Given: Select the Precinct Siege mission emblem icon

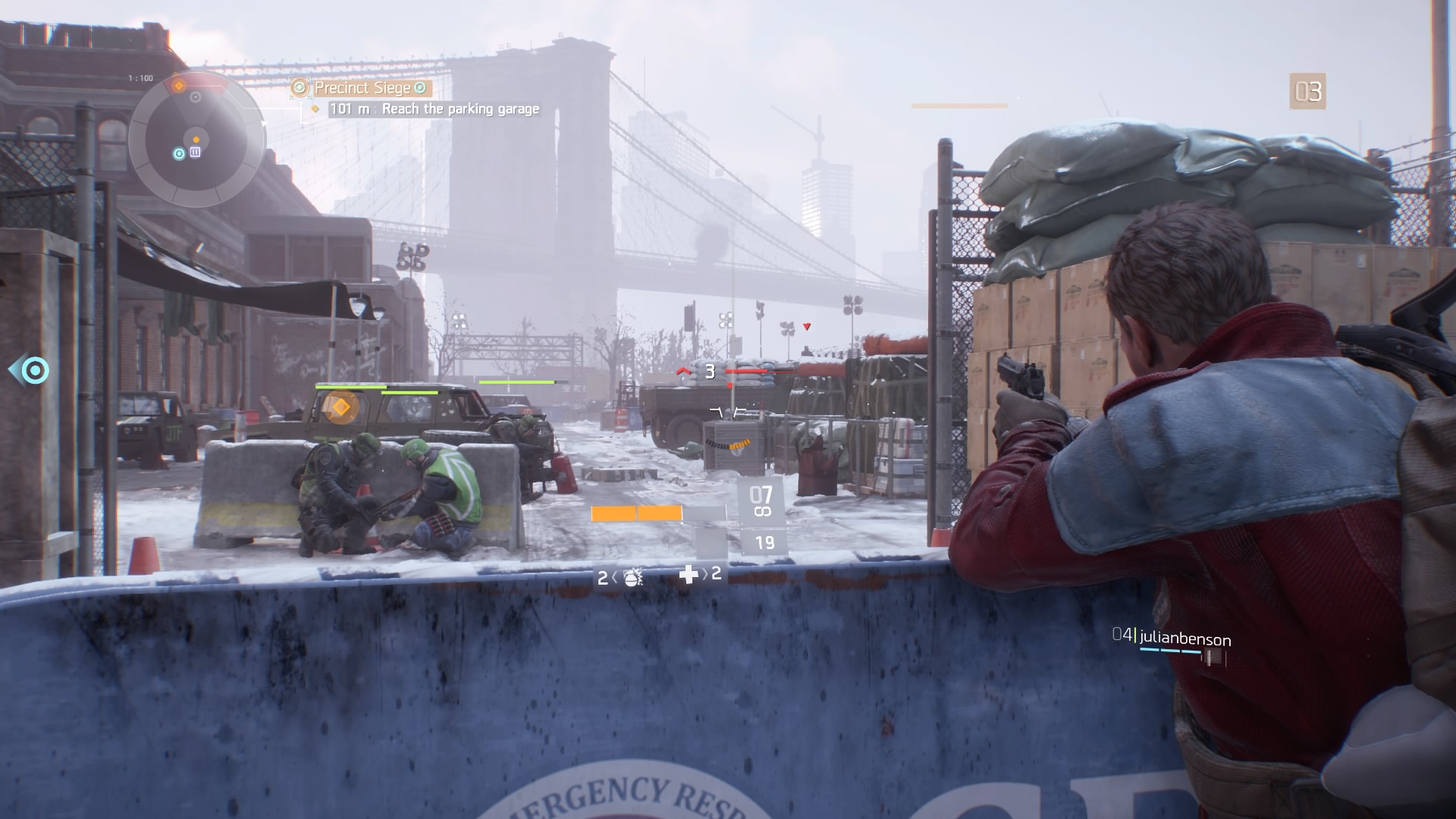Looking at the screenshot, I should click(x=300, y=89).
